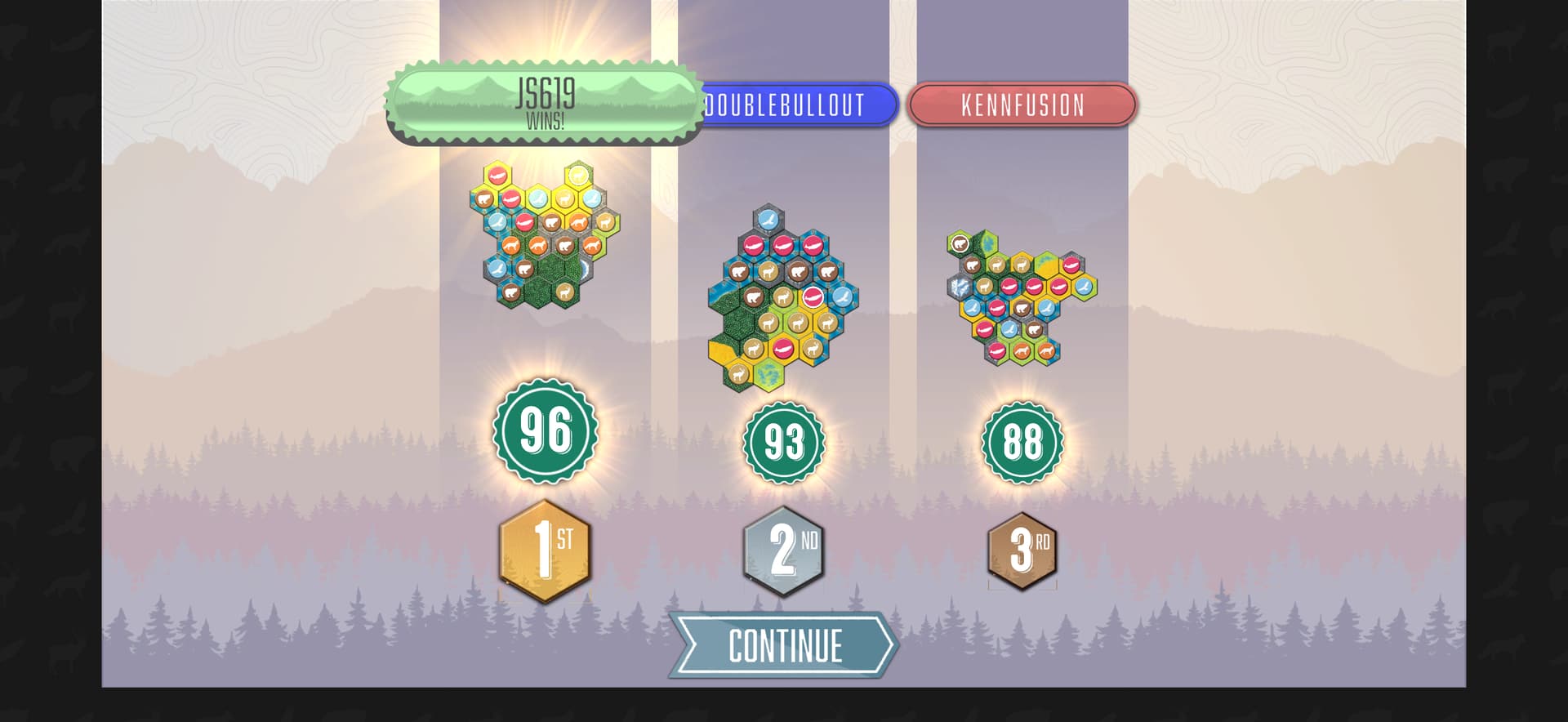The width and height of the screenshot is (1568, 722).
Task: Choose the KENNFUSION player banner
Action: pos(1022,105)
